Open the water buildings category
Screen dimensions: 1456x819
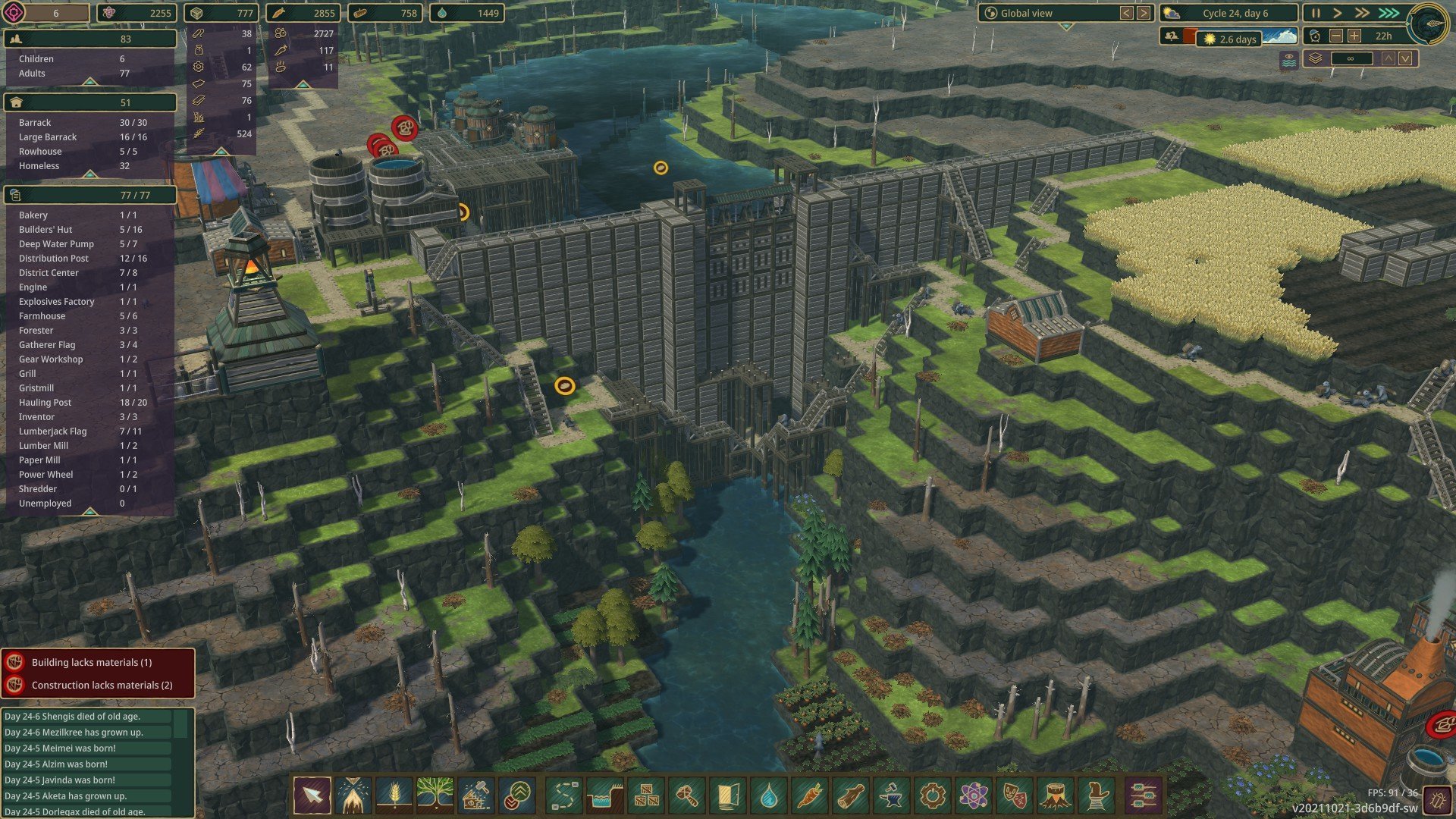769,795
